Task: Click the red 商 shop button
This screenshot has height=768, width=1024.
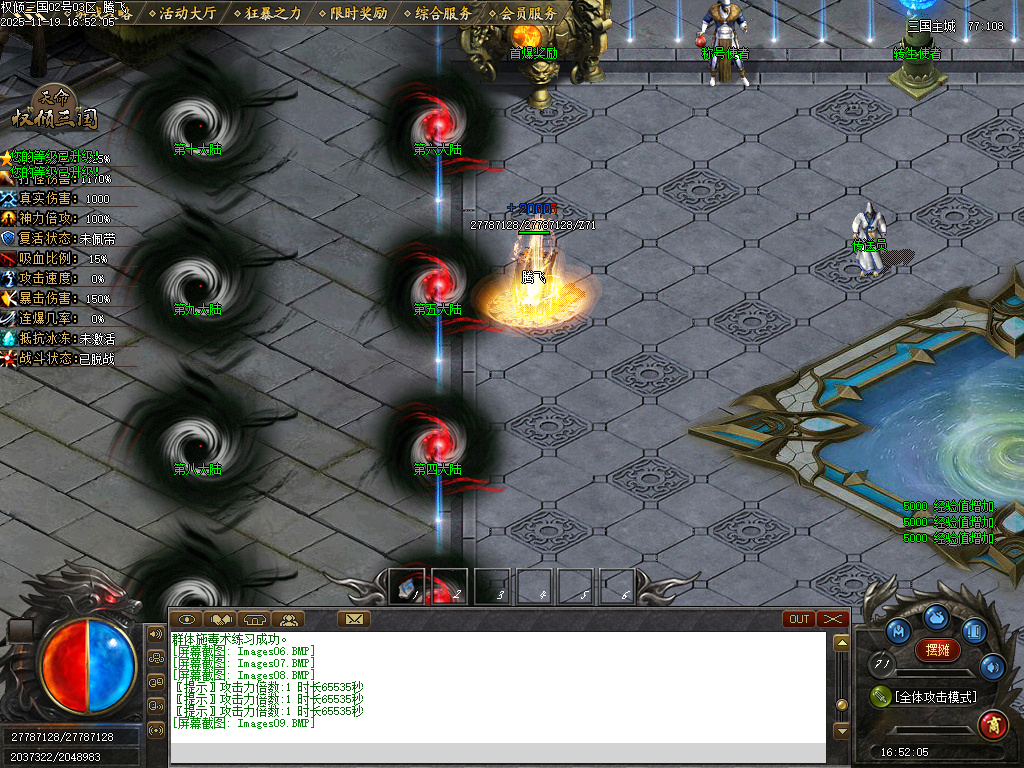Action: (x=992, y=722)
